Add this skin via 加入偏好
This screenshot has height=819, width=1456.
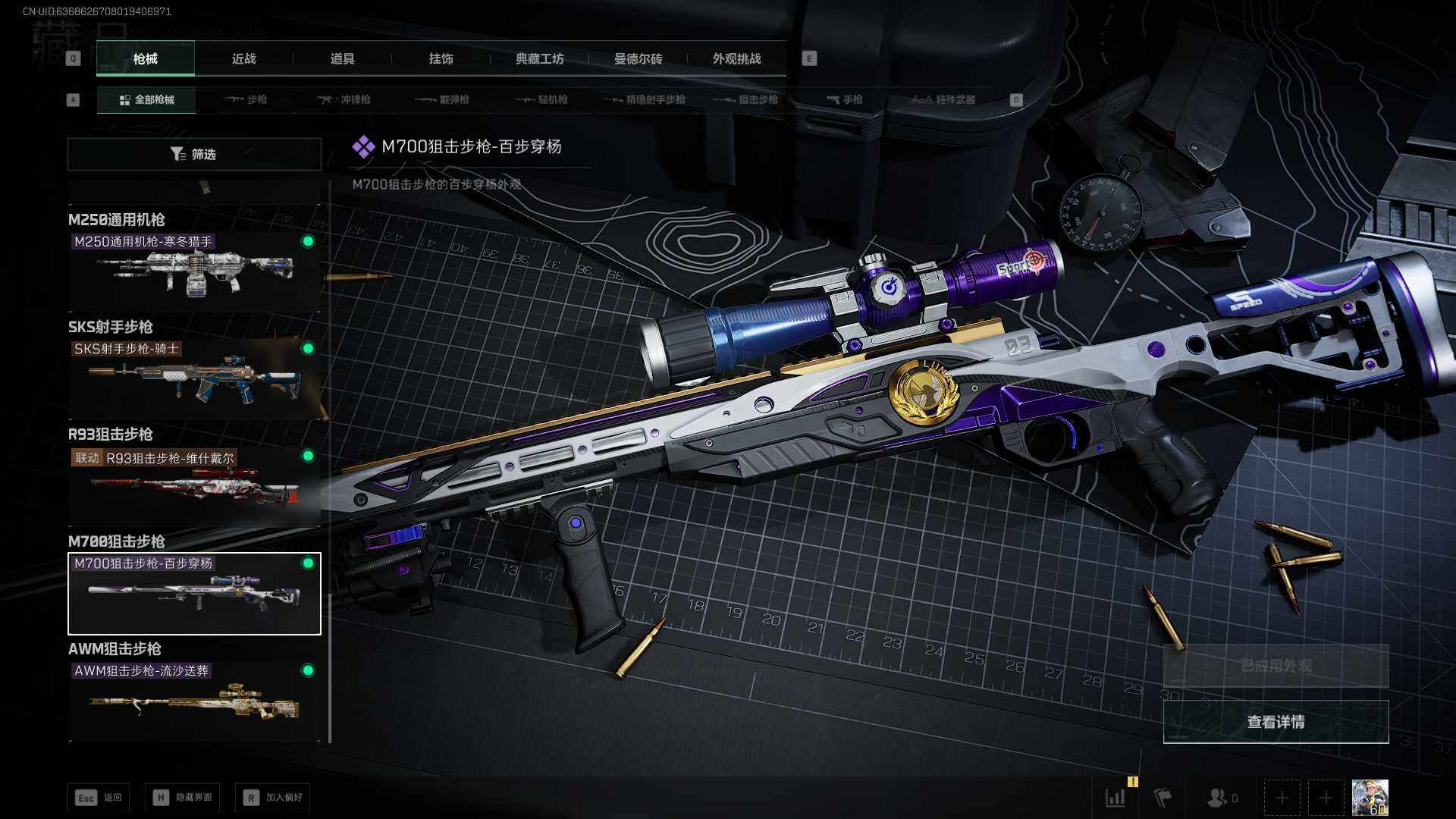pos(272,797)
